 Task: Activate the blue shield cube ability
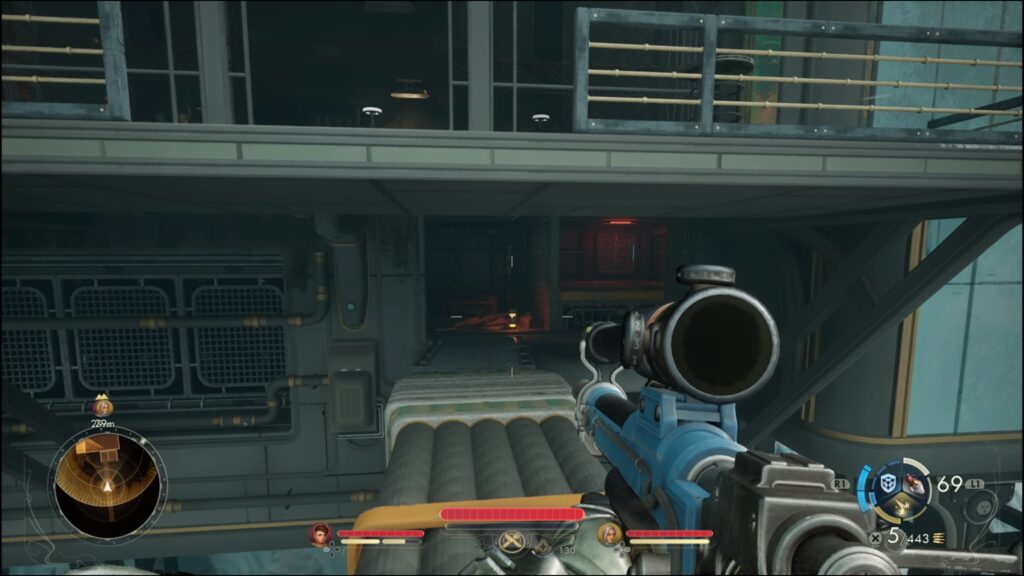point(887,483)
